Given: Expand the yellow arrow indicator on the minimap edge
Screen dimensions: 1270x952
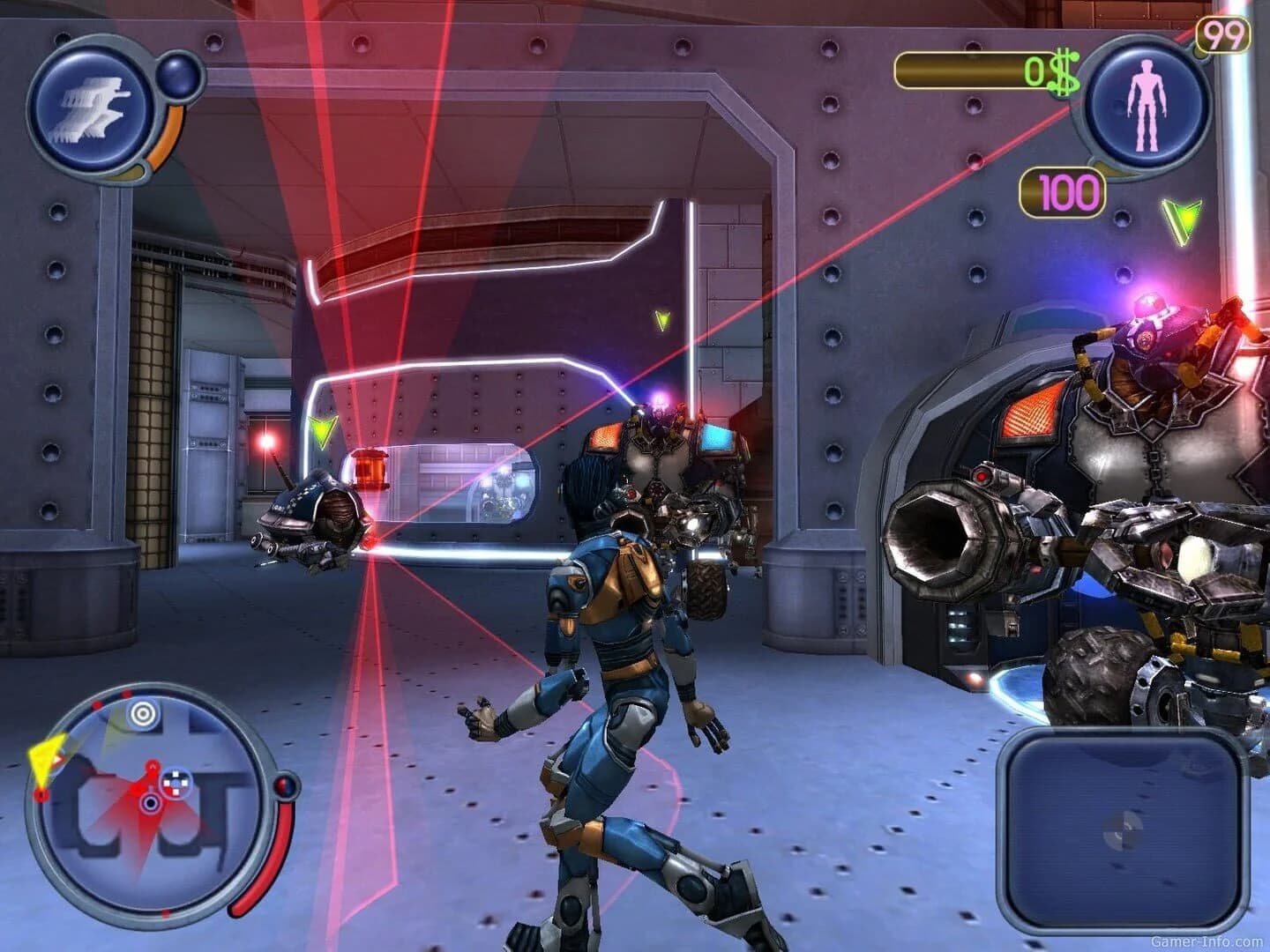Looking at the screenshot, I should tap(46, 758).
